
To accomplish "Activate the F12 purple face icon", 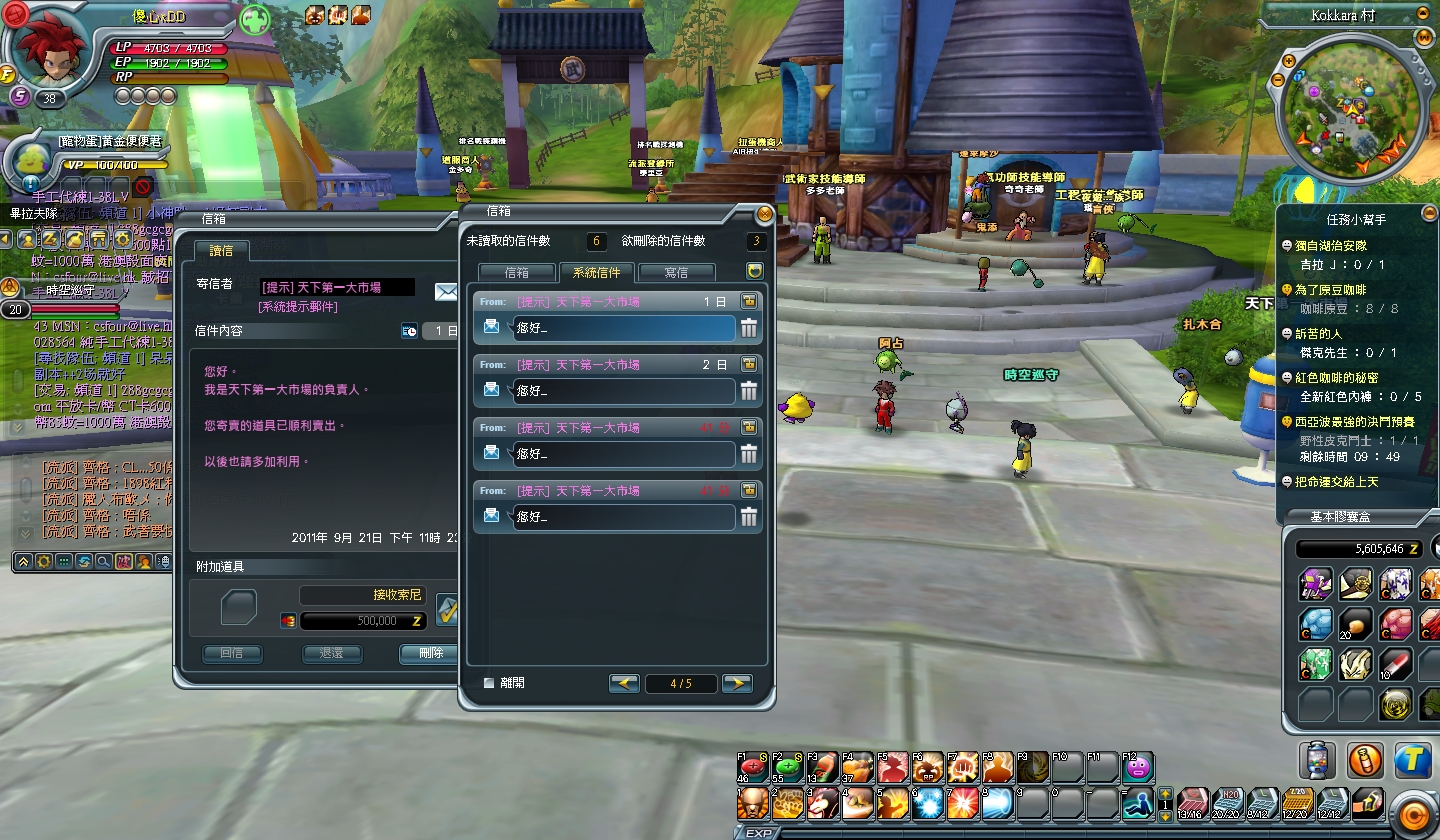I will [1138, 768].
